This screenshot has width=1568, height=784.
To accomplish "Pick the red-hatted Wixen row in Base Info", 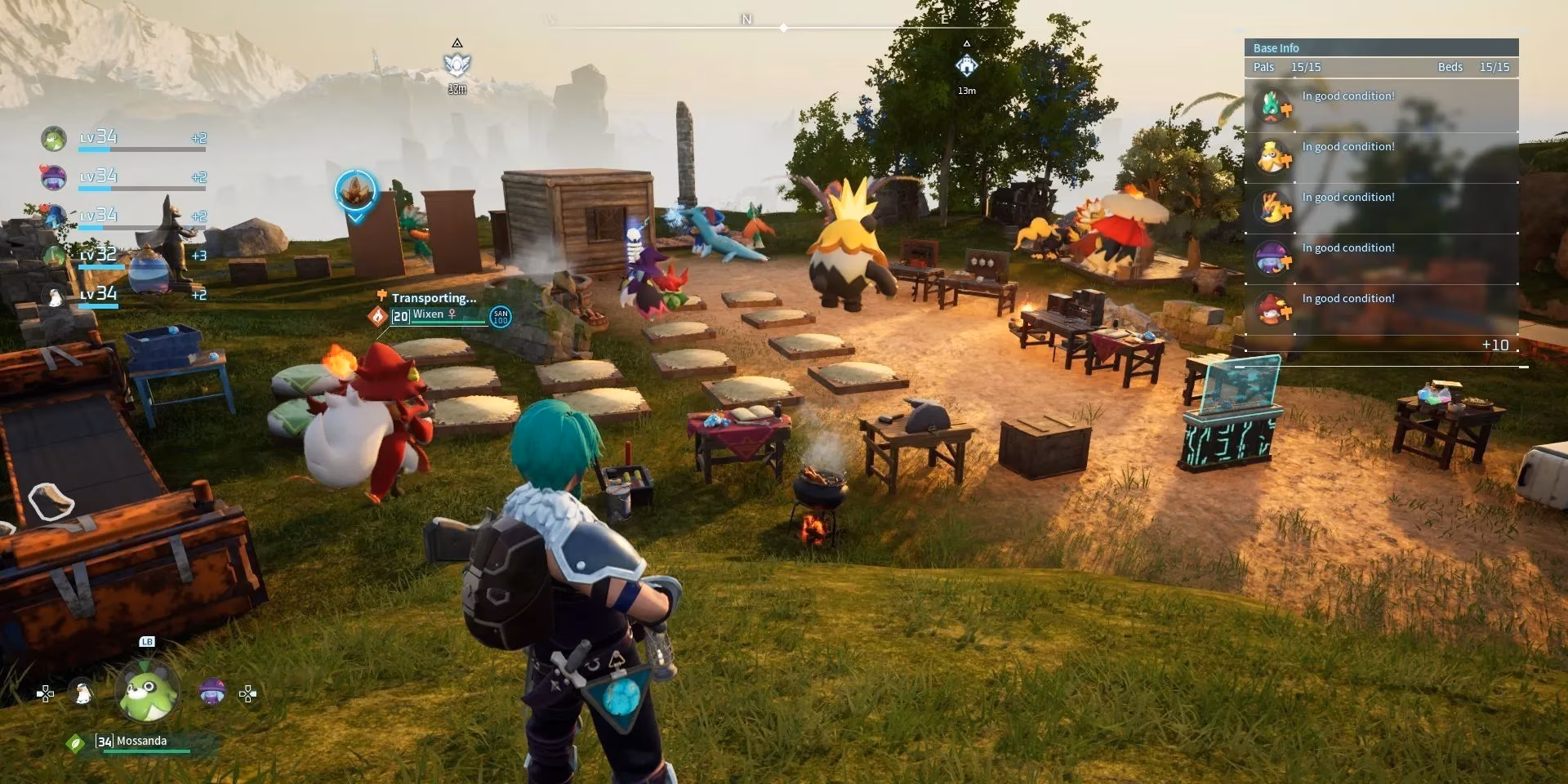I will click(1380, 310).
